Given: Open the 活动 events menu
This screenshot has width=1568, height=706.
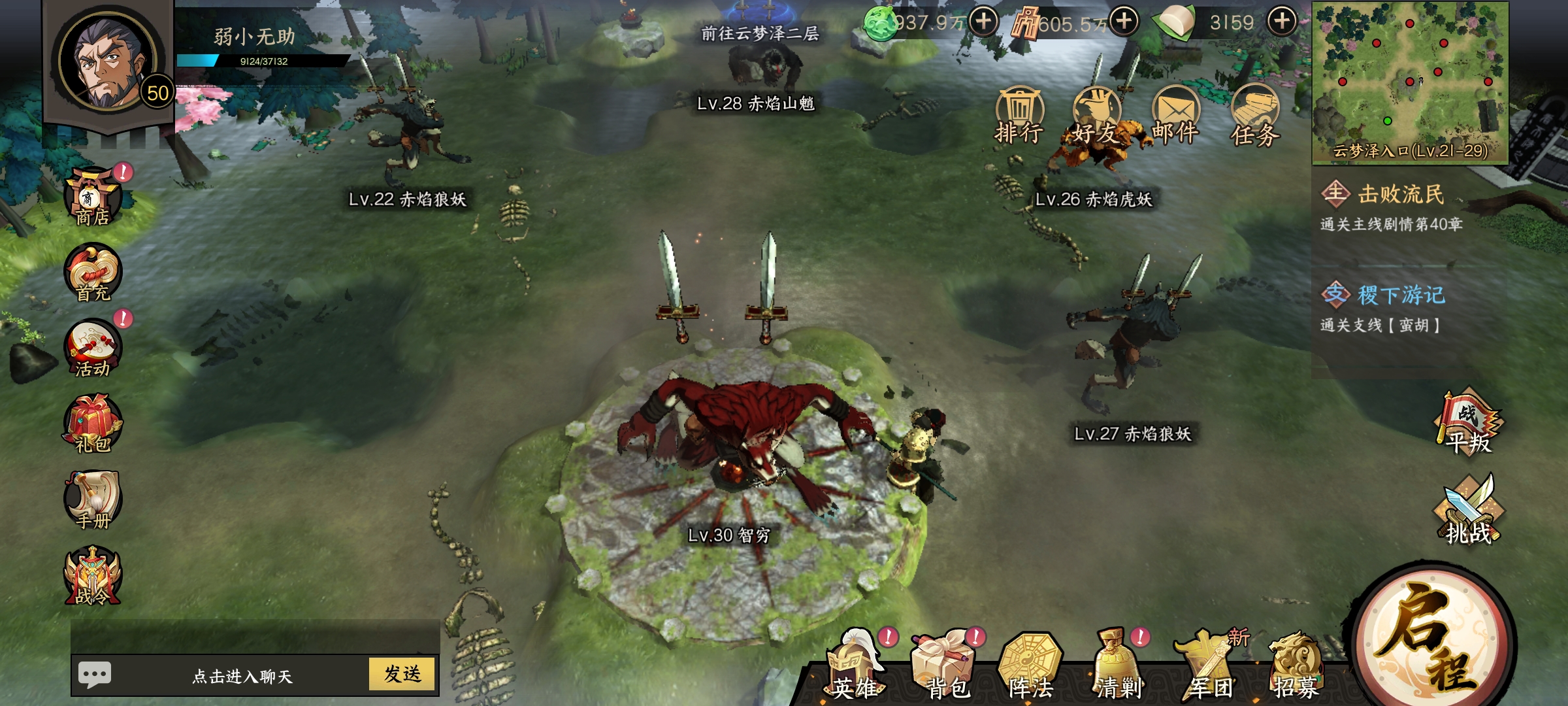Looking at the screenshot, I should tap(93, 349).
